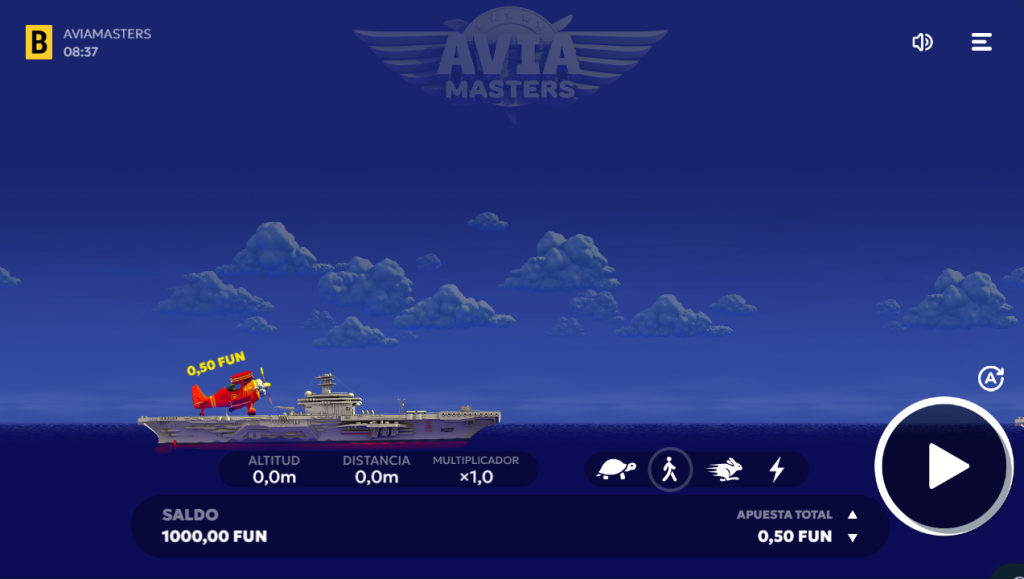1024x579 pixels.
Task: Click the yellow B logo icon
Action: [39, 42]
